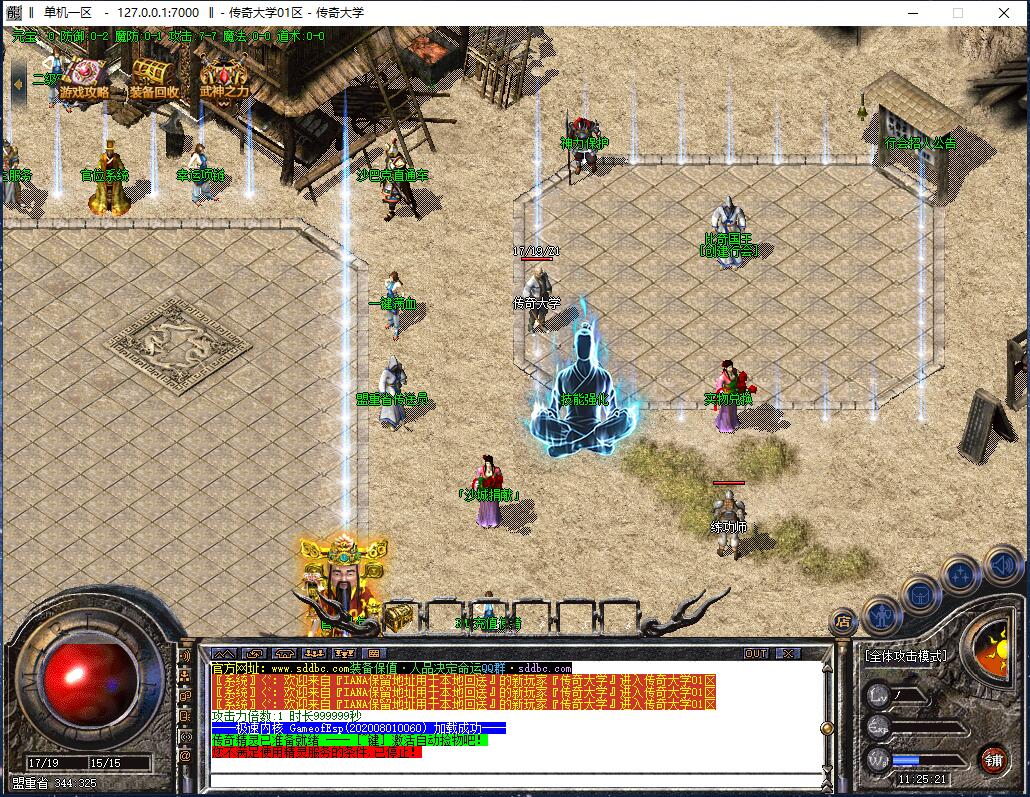Open the golden treasure chest on the belt bar
The height and width of the screenshot is (797, 1030).
click(x=398, y=616)
